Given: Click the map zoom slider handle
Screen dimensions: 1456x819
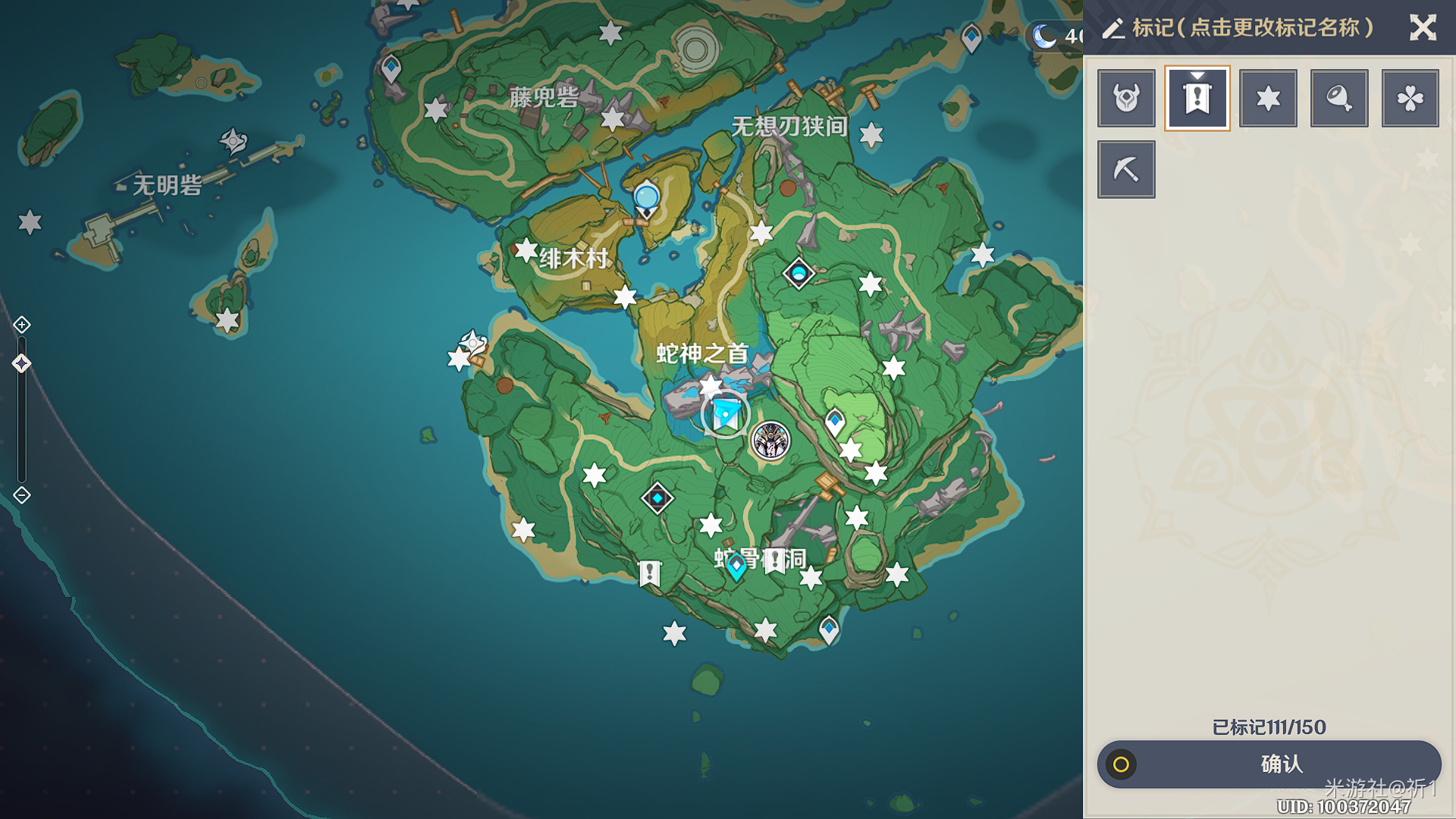Looking at the screenshot, I should pos(22,363).
